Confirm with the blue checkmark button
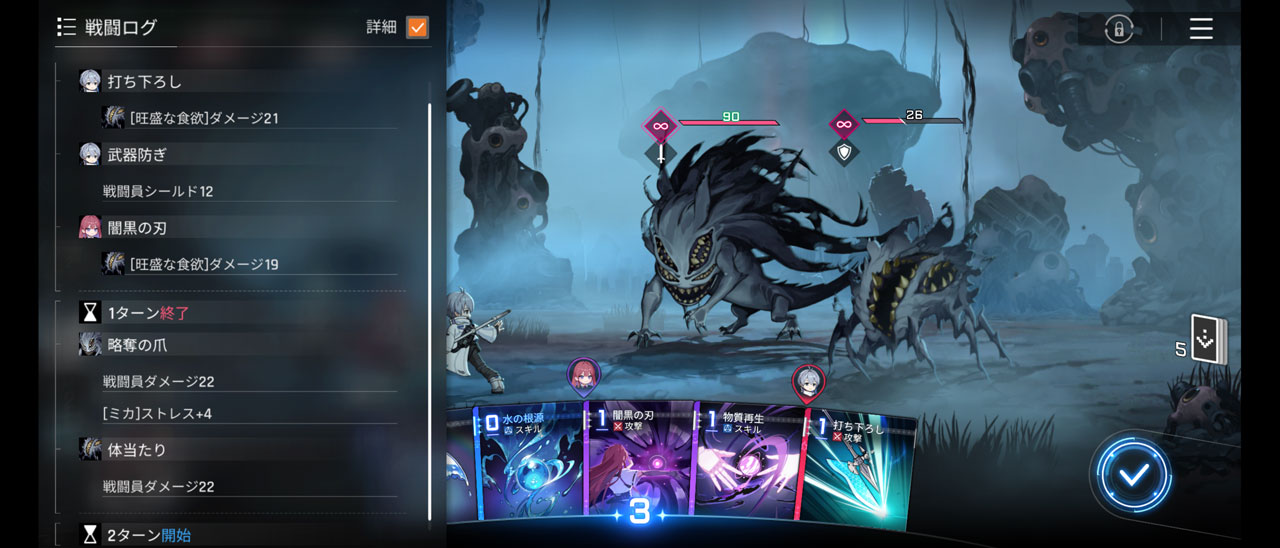Screen dimensions: 1280x548 tap(1133, 475)
